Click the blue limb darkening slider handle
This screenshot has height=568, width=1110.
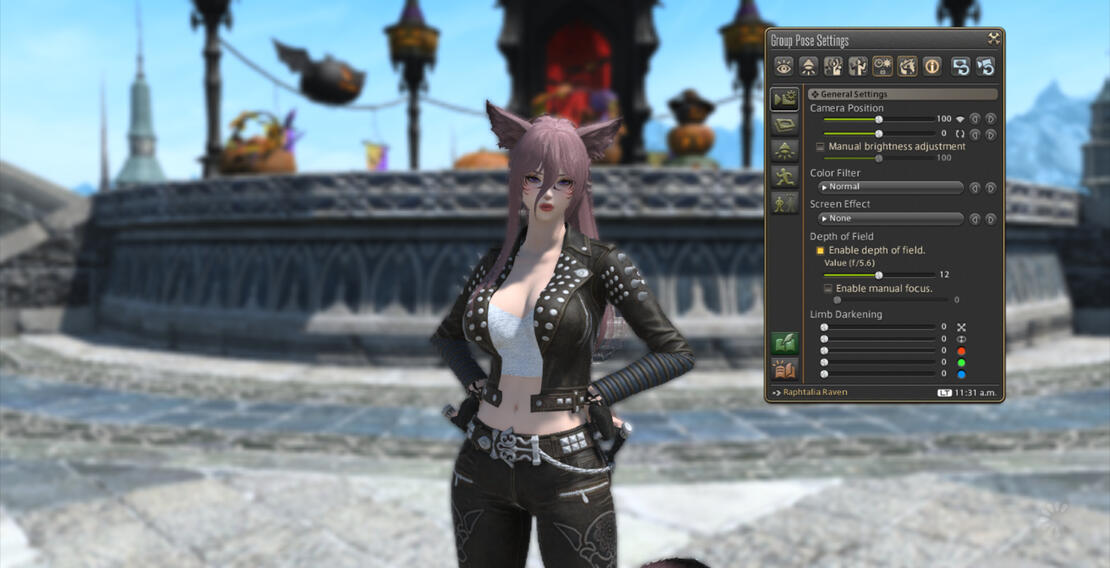tap(824, 374)
